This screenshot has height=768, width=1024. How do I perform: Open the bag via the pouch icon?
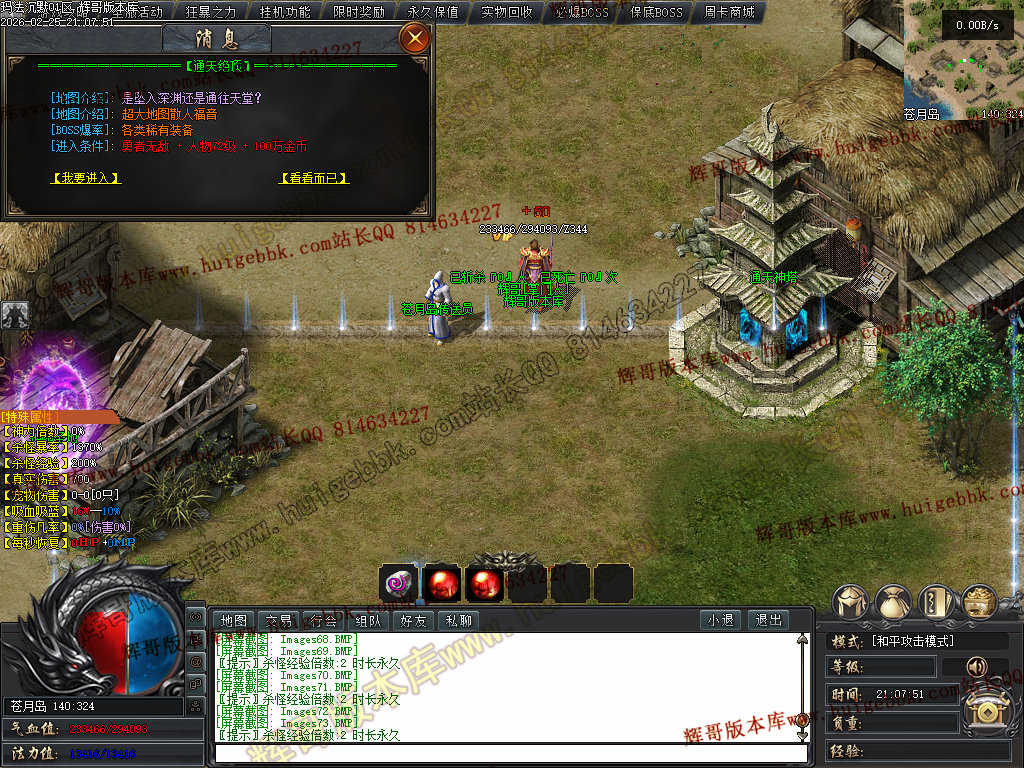coord(894,603)
